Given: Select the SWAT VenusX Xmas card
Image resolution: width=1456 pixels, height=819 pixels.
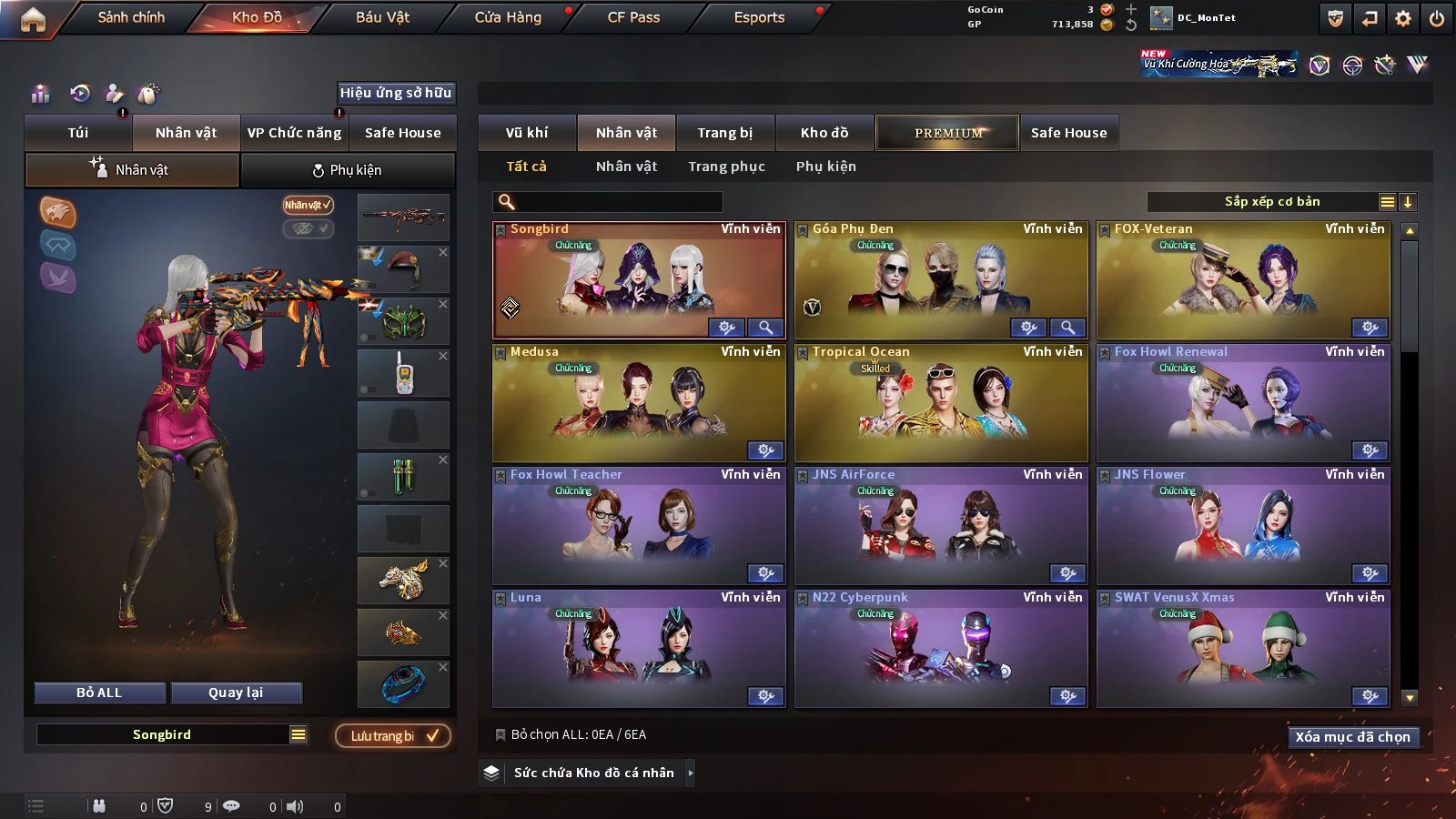Looking at the screenshot, I should tap(1243, 648).
